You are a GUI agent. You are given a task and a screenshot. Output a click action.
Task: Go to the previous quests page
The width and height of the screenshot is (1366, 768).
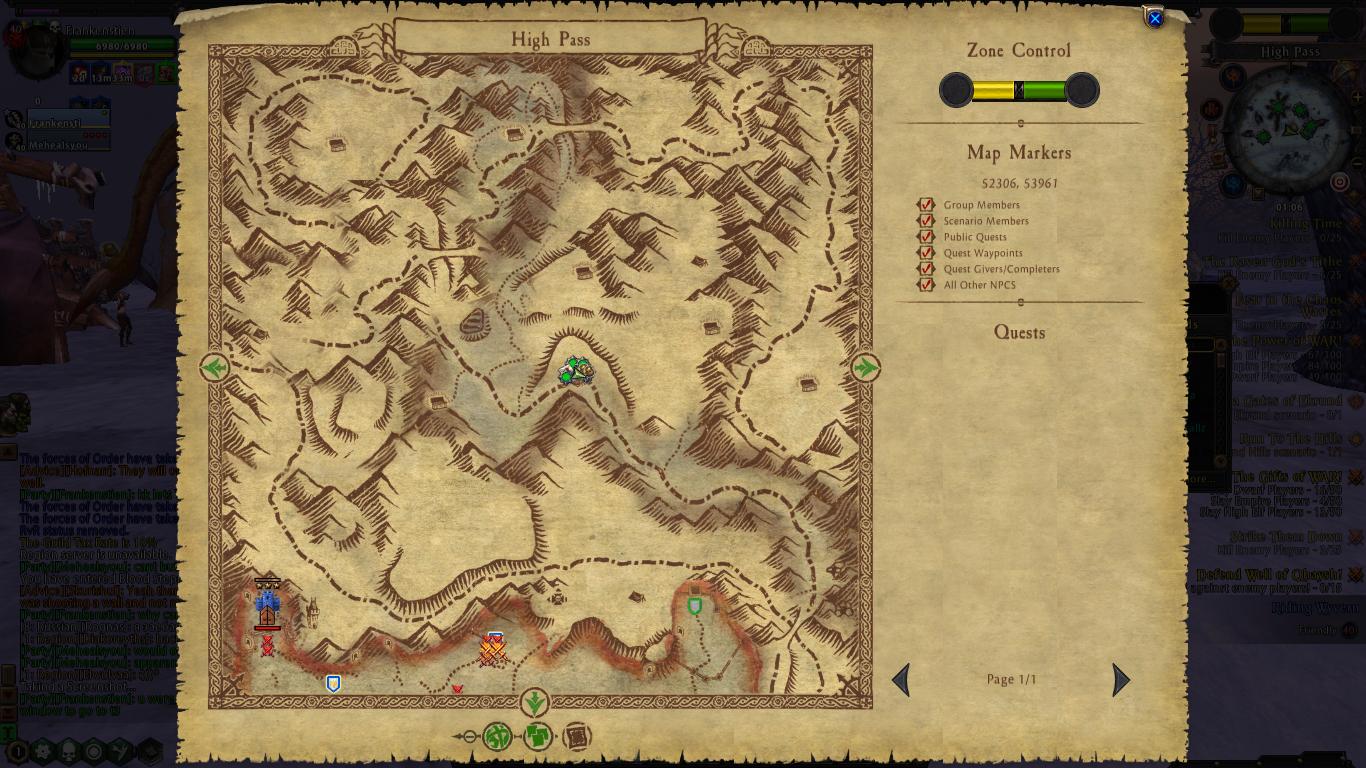pyautogui.click(x=901, y=680)
